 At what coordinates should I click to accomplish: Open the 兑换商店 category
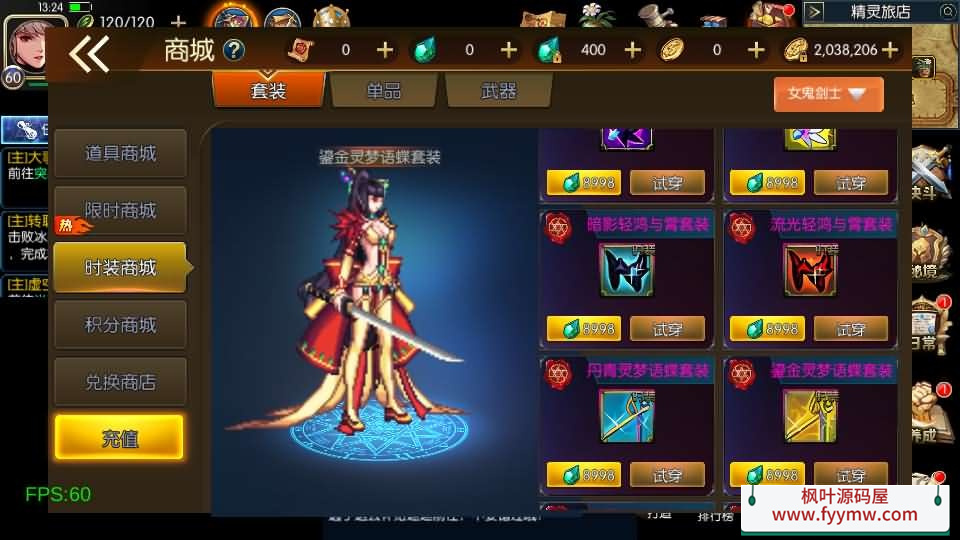[x=120, y=382]
